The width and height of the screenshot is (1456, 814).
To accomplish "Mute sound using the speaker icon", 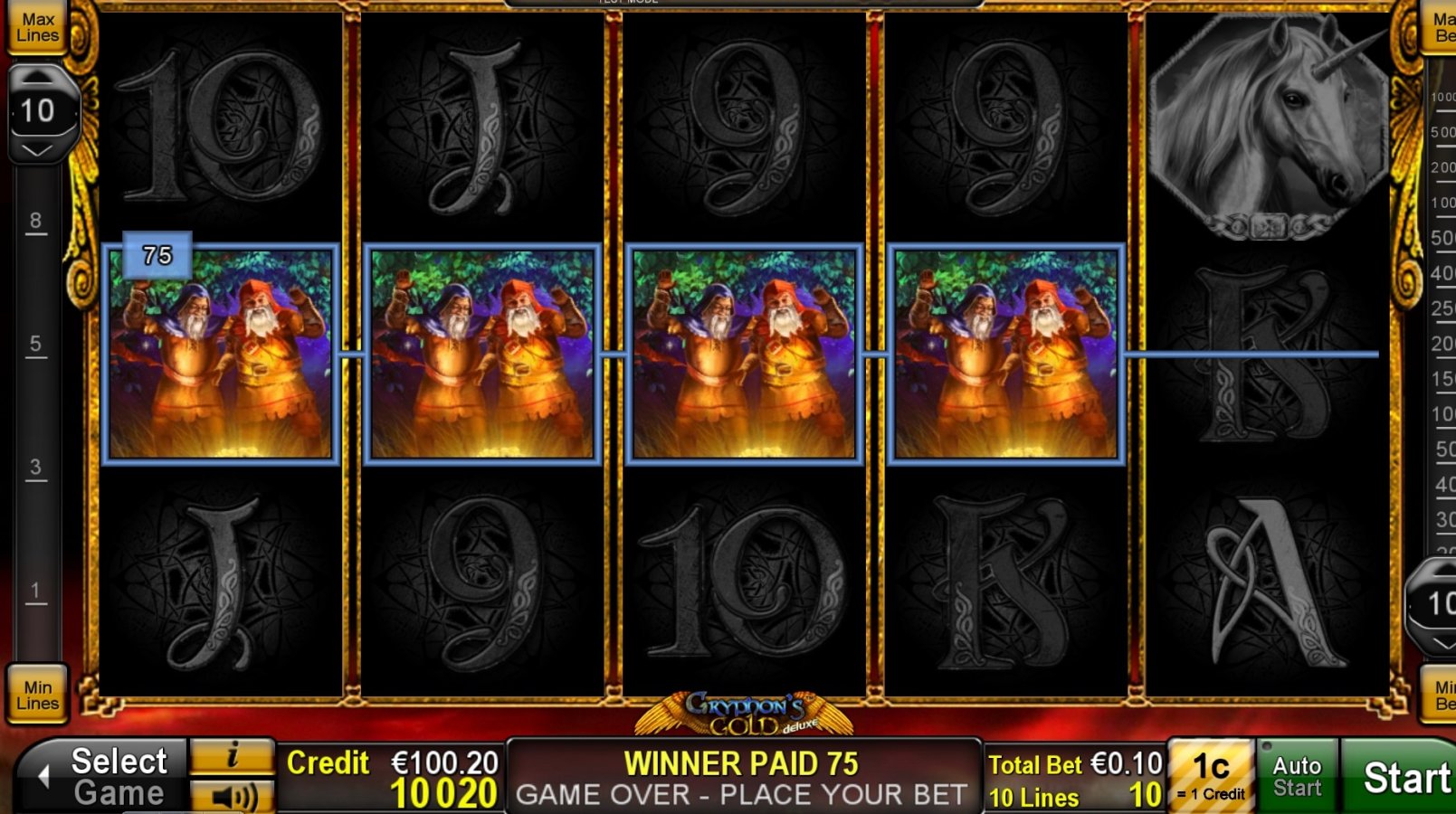I will 233,798.
